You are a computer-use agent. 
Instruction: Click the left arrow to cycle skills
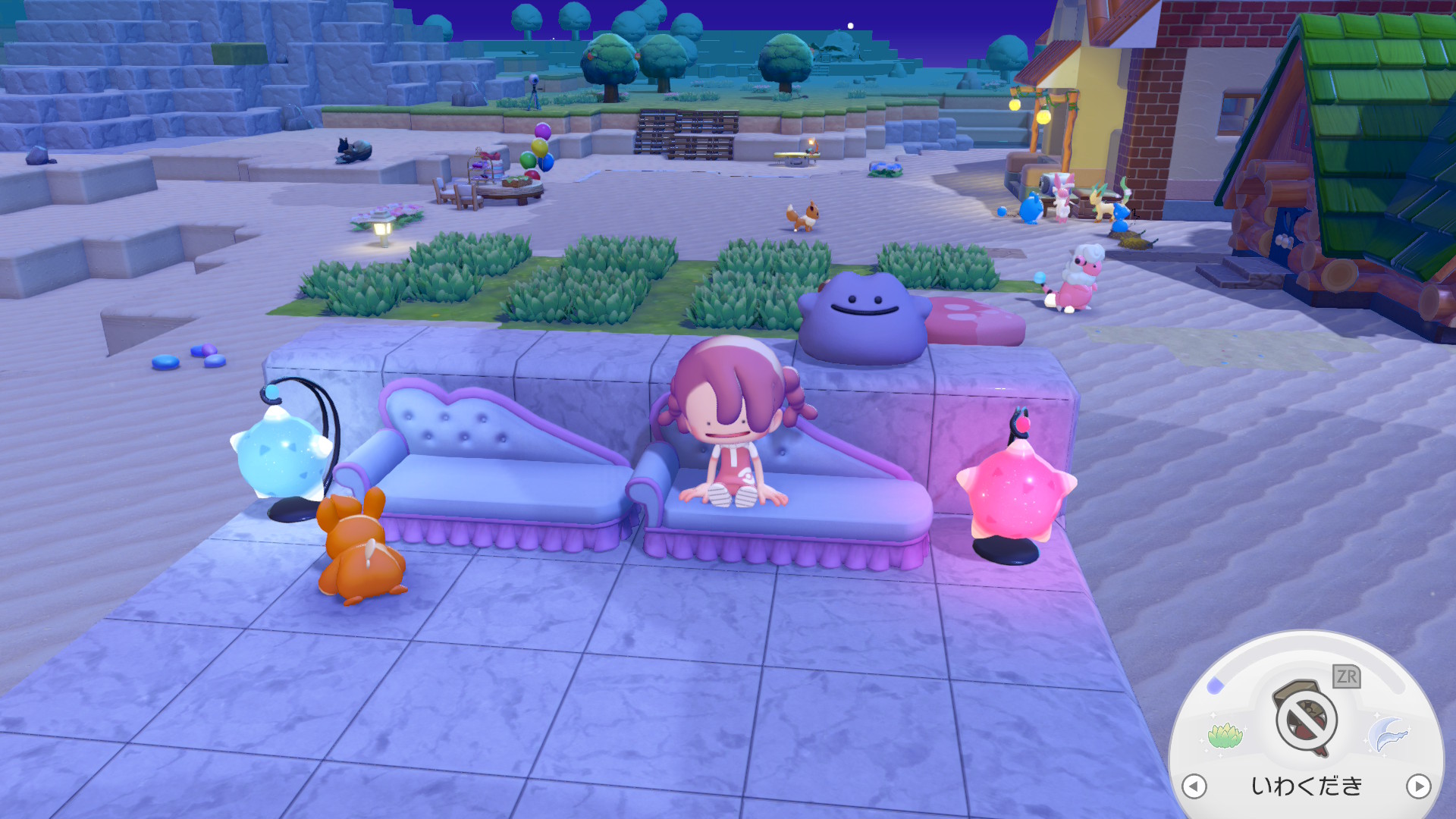[1194, 786]
